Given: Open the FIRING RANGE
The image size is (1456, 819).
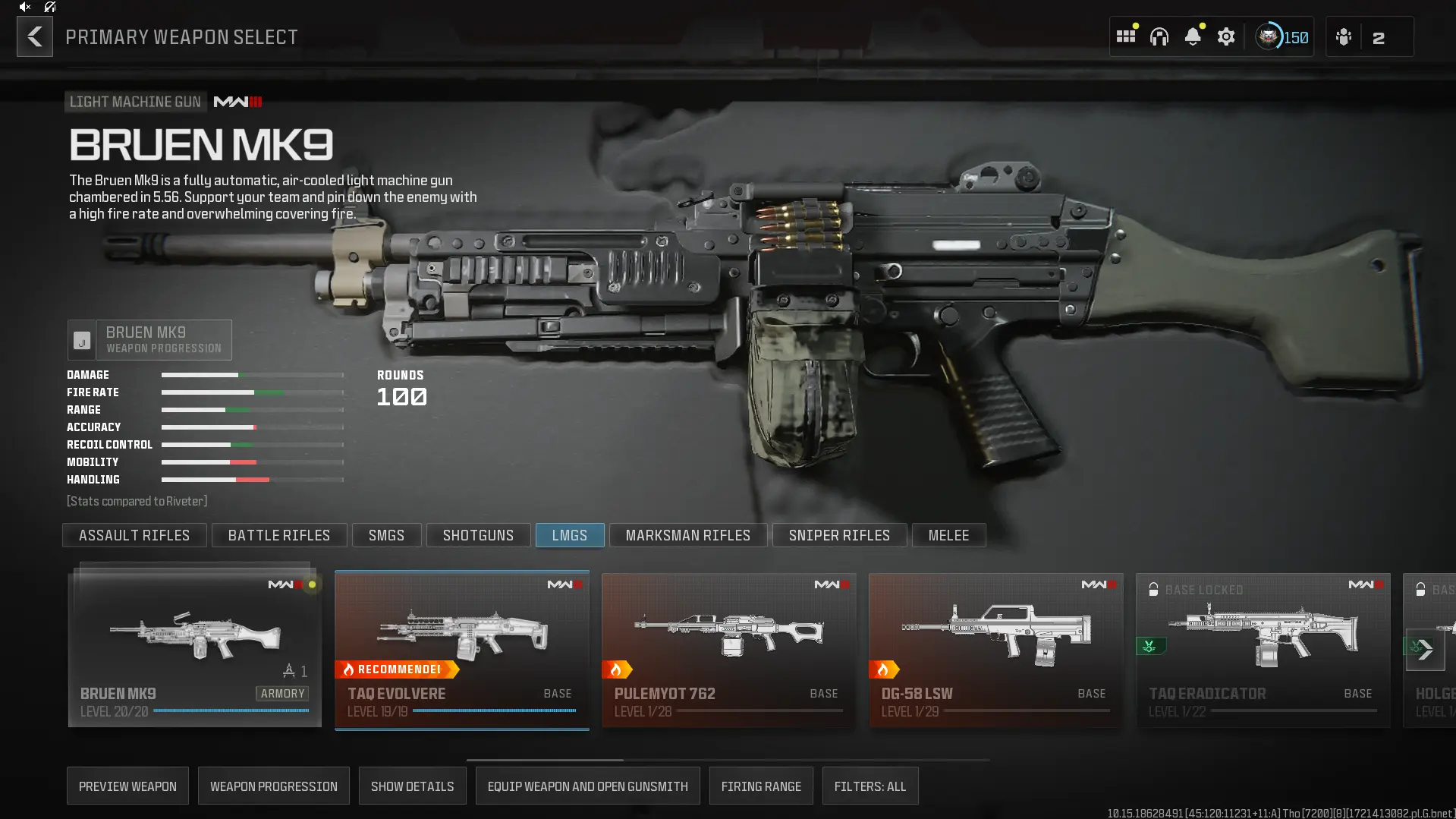Looking at the screenshot, I should coord(761,786).
